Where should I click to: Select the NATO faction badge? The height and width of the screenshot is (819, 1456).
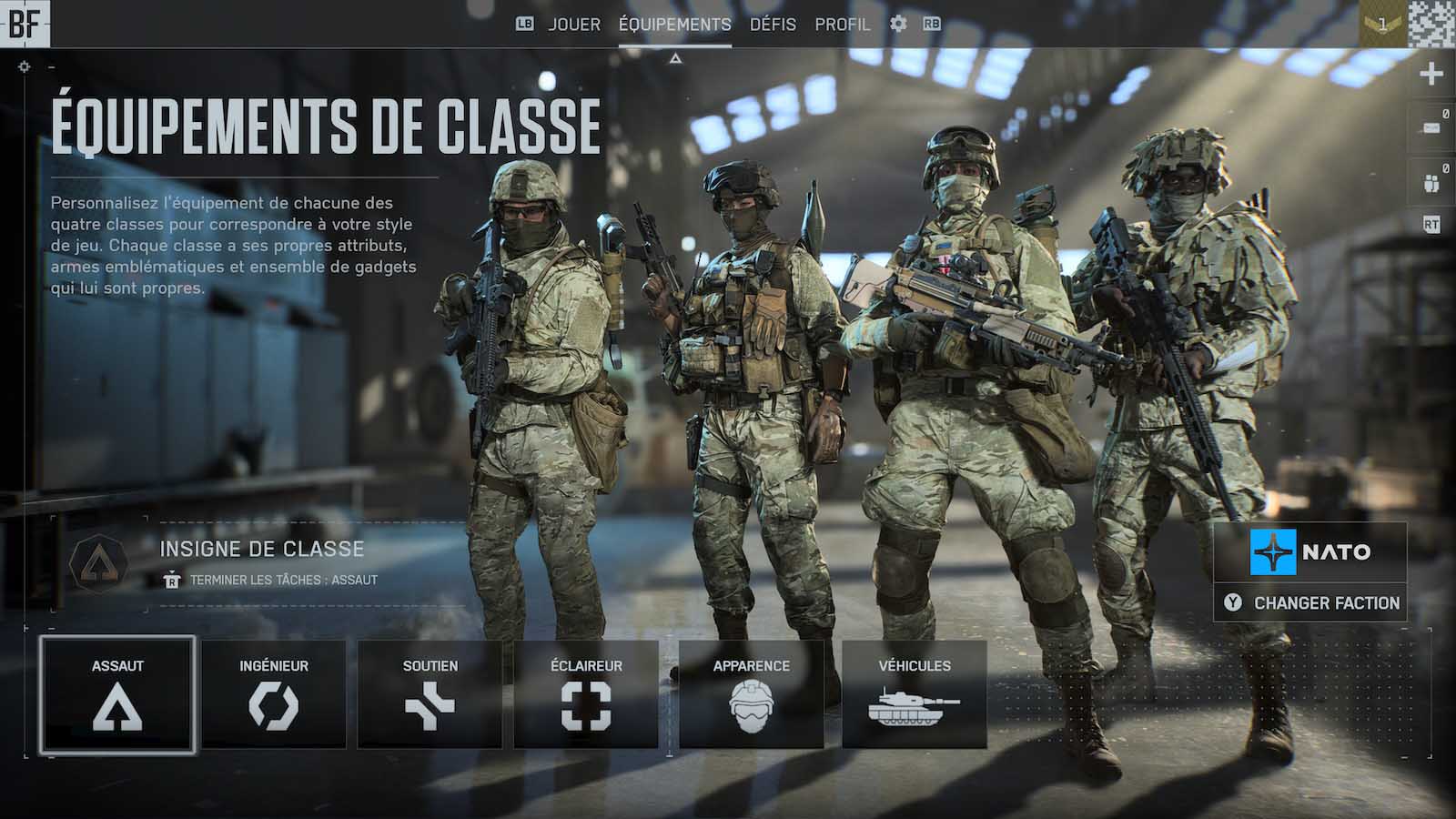(1310, 551)
